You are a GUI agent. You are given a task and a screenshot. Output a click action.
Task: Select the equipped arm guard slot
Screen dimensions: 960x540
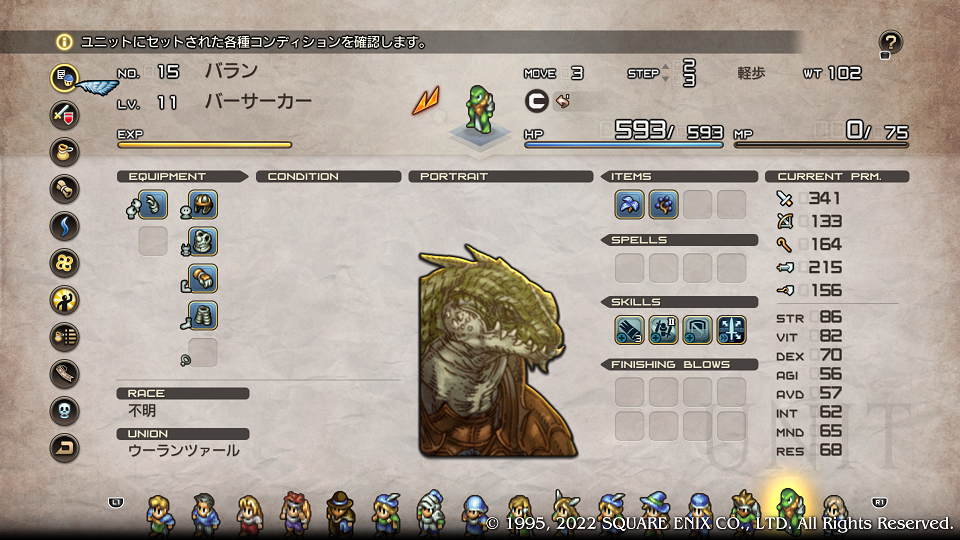[x=203, y=278]
